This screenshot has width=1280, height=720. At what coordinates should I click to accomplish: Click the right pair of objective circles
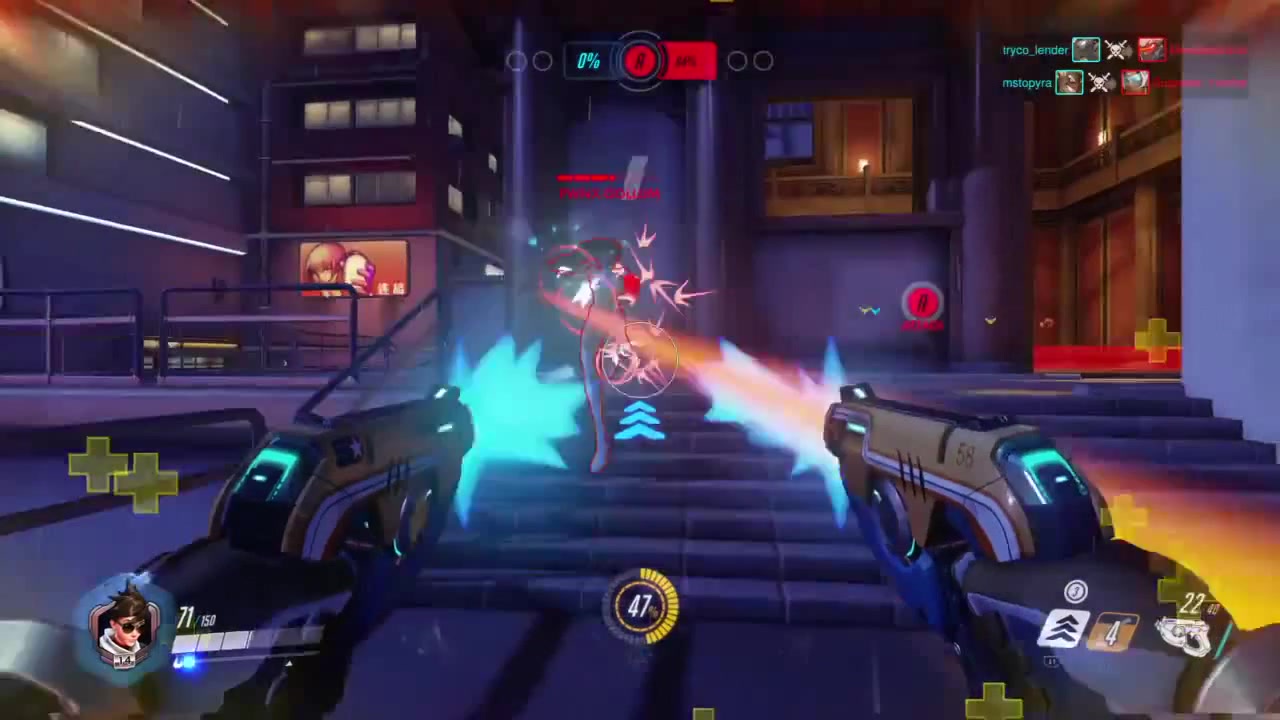pos(748,61)
